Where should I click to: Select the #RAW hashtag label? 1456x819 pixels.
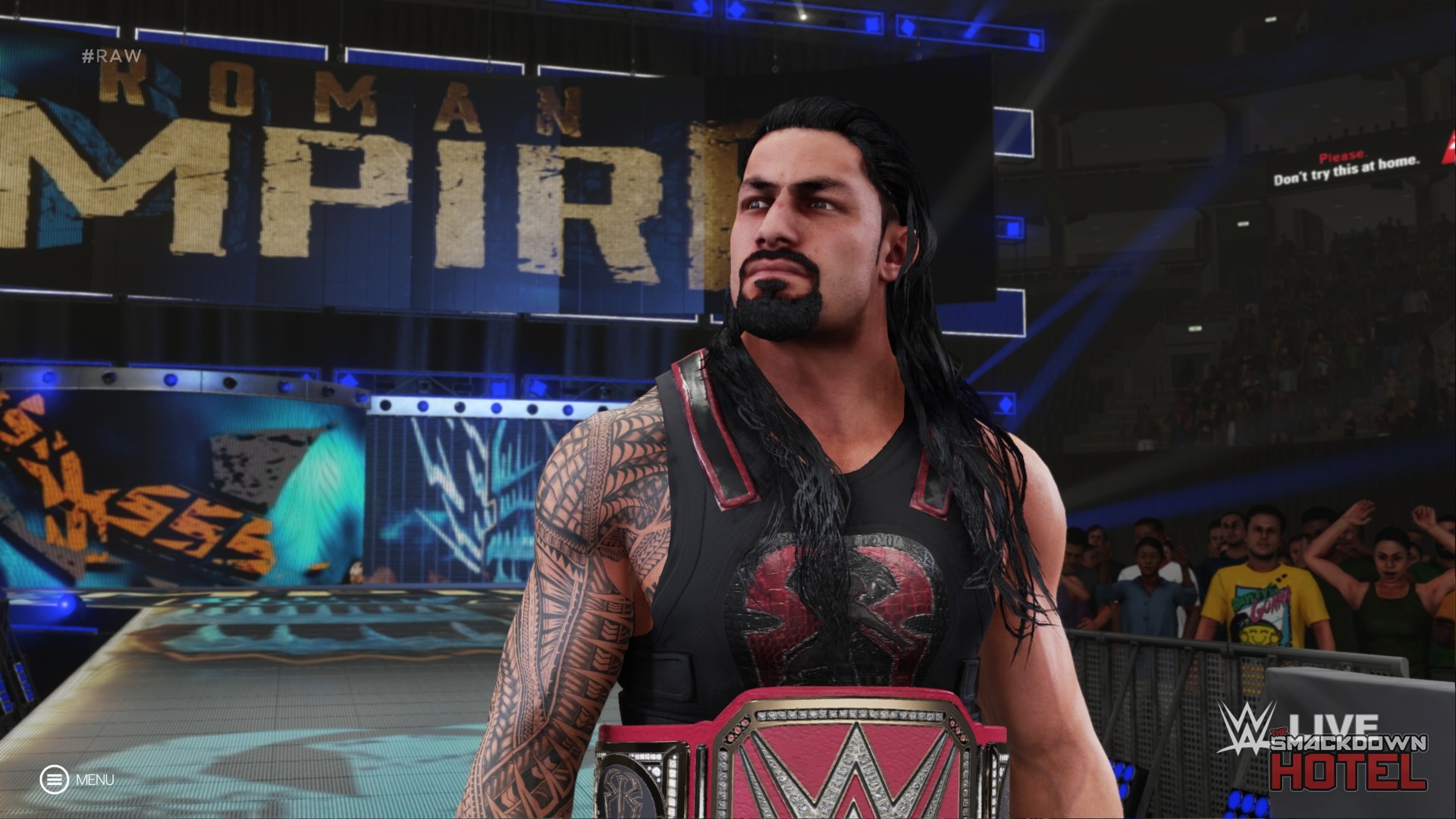[110, 55]
